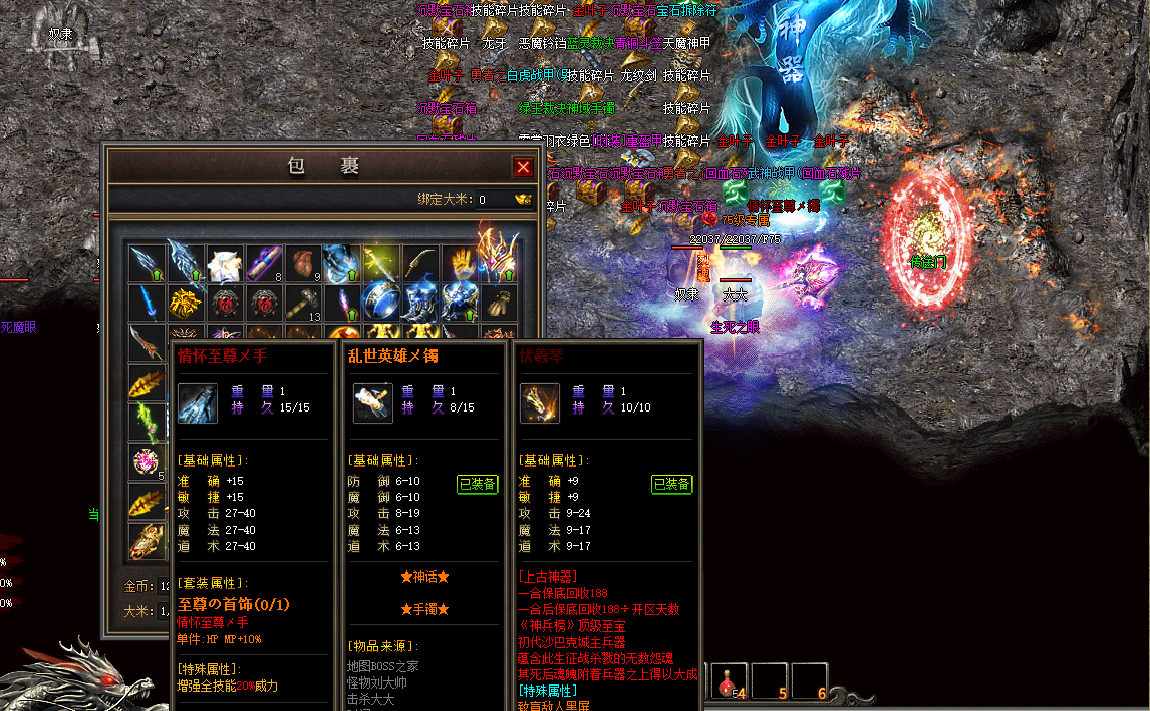Pick the glowing yellow sword item
The width and height of the screenshot is (1150, 711).
381,263
